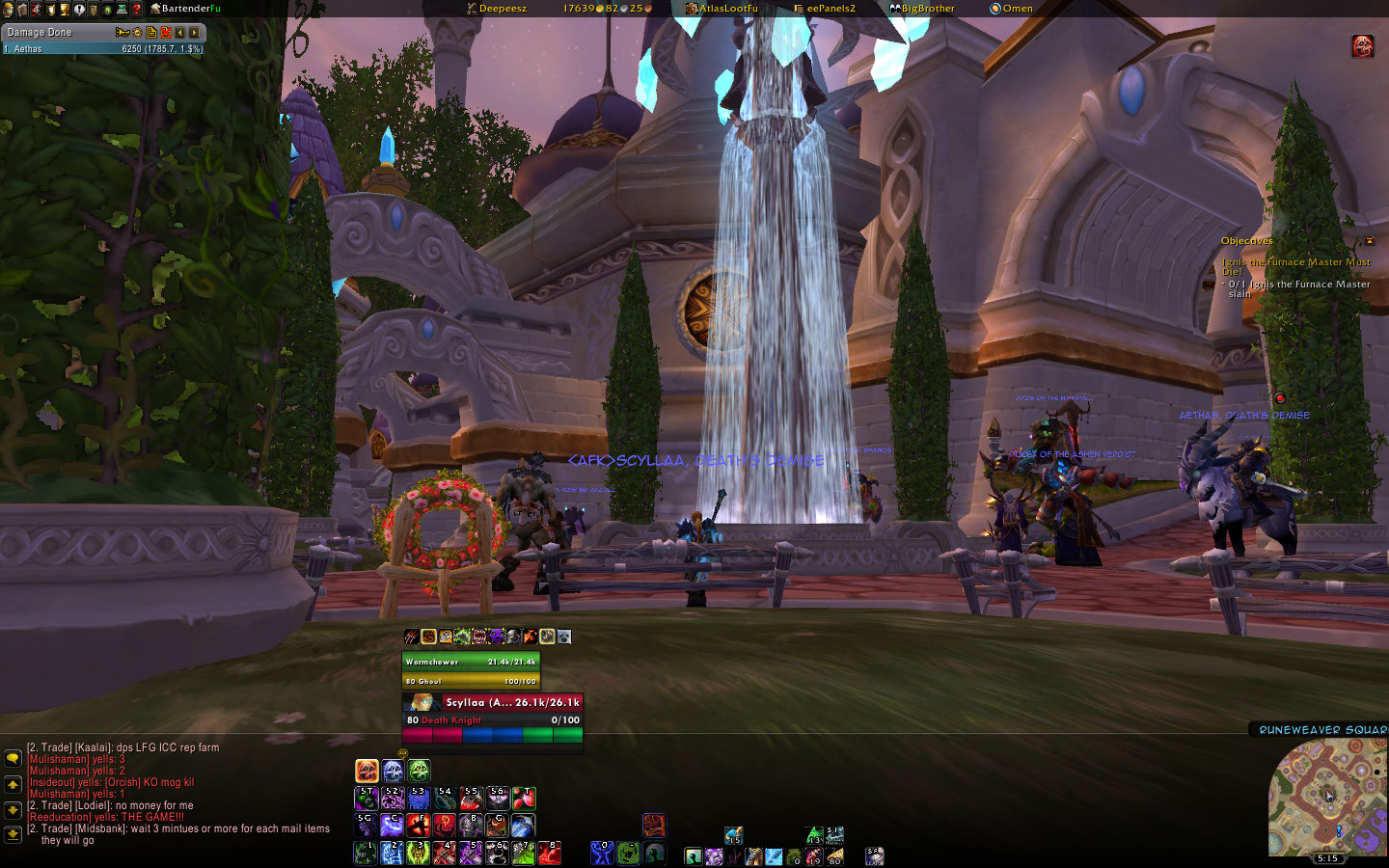Select the Wormchewer ghoul pet frame
Screen dimensions: 1389x868
pyautogui.click(x=471, y=670)
